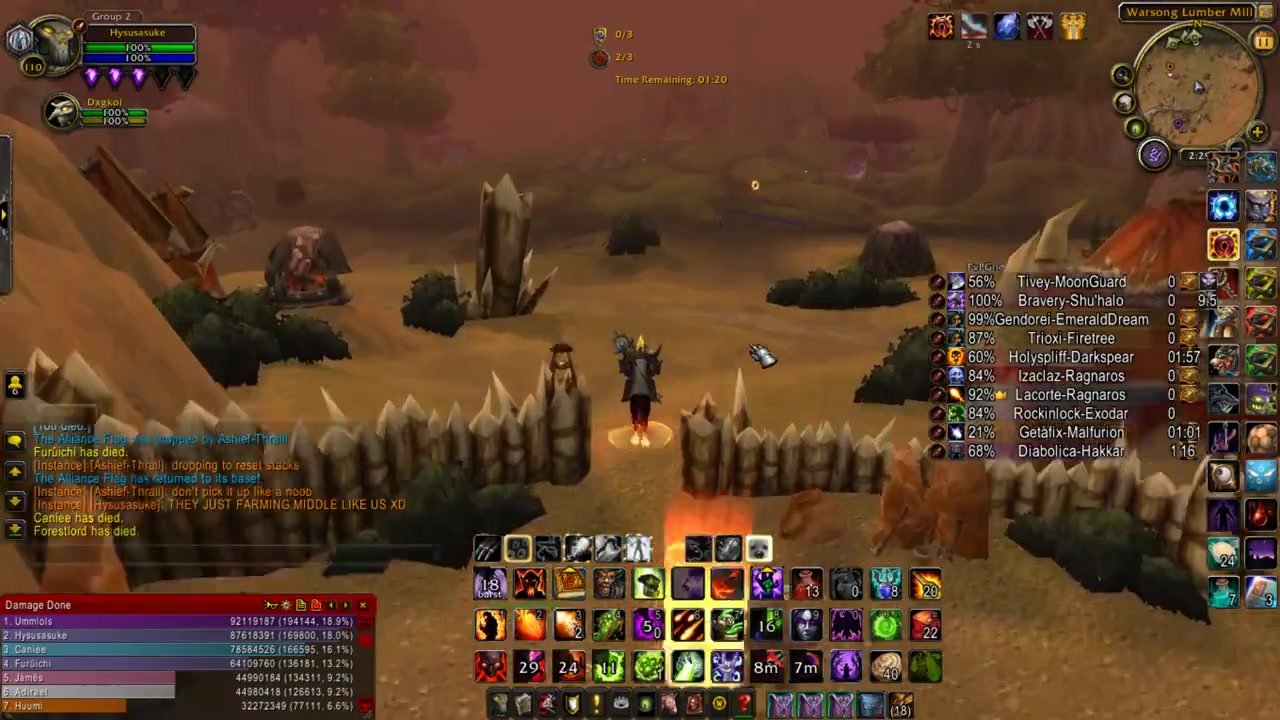Open the spellbook micro menu icon
The height and width of the screenshot is (720, 1280).
pyautogui.click(x=523, y=705)
